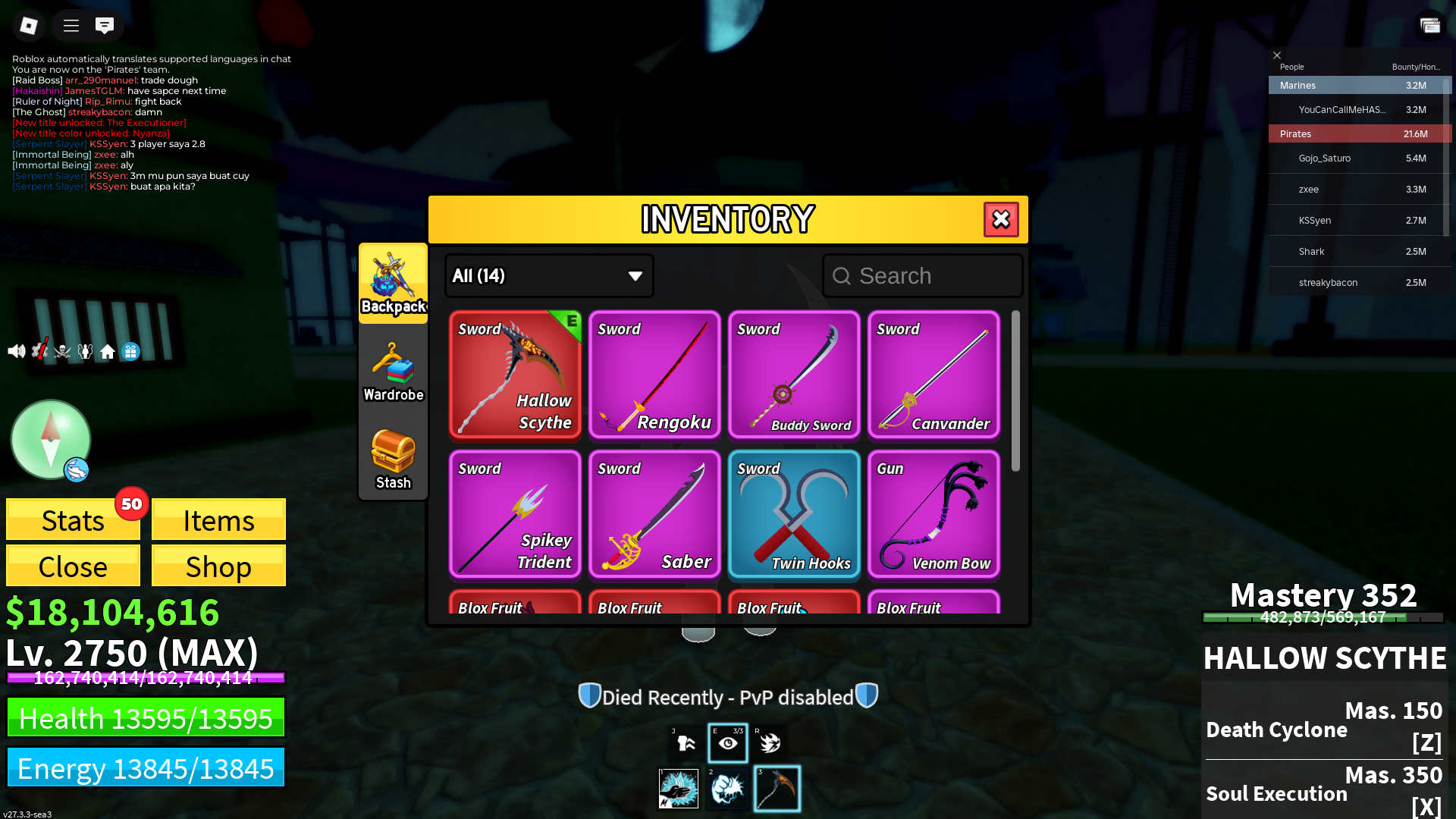Viewport: 1456px width, 819px height.
Task: Select the Backpack tab
Action: click(393, 284)
